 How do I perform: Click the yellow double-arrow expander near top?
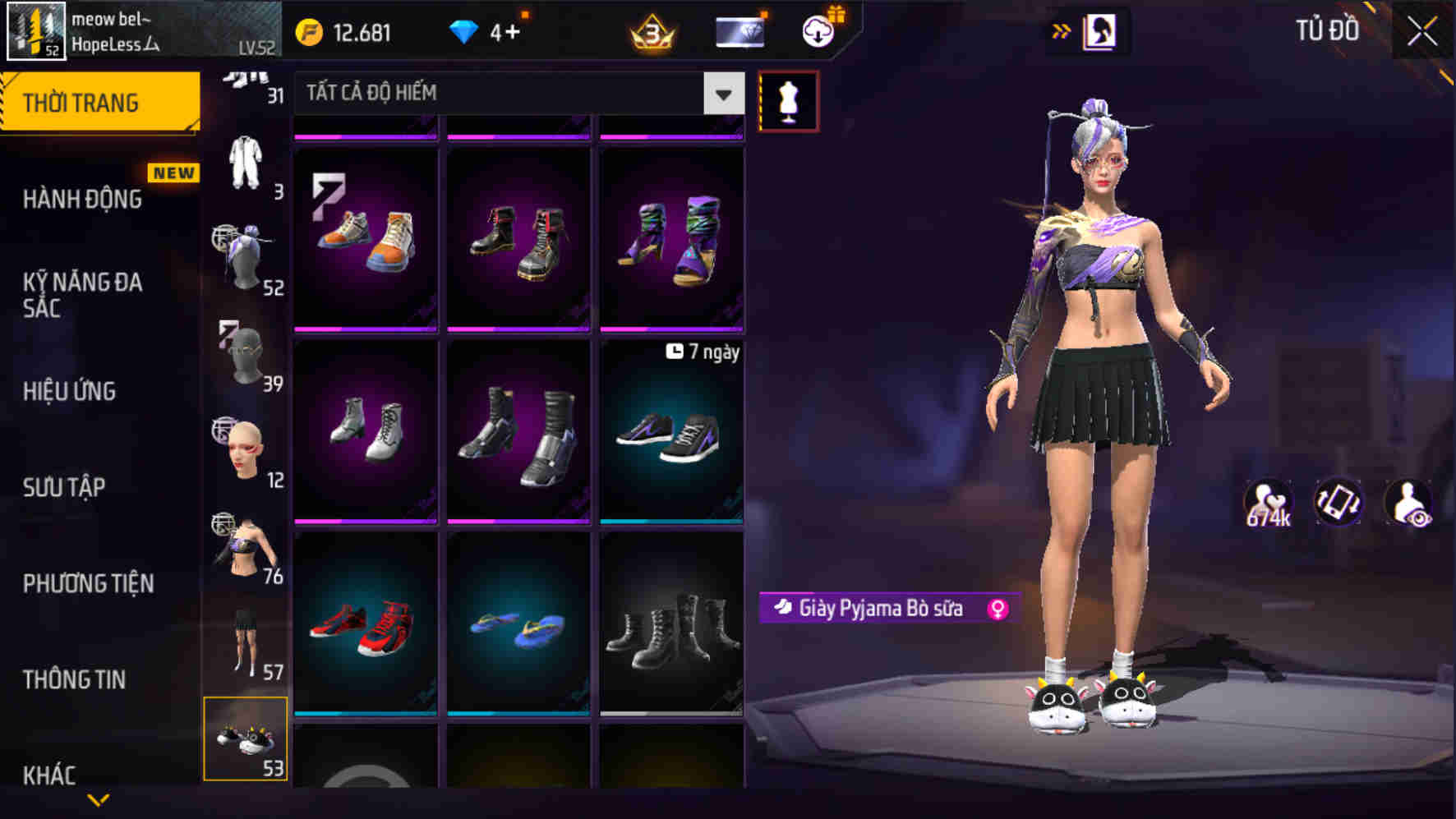pos(1062,30)
